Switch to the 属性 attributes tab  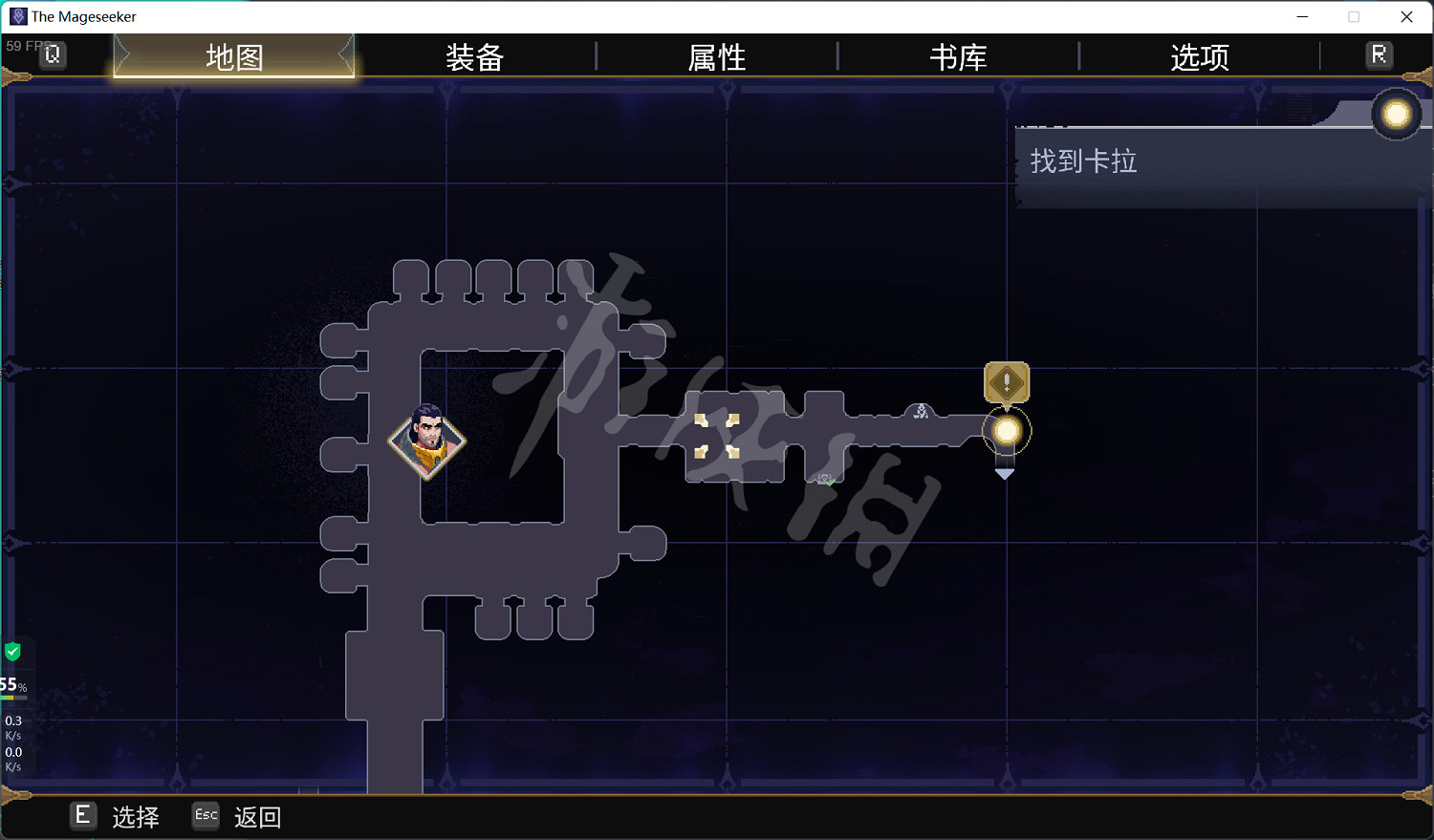(x=716, y=57)
